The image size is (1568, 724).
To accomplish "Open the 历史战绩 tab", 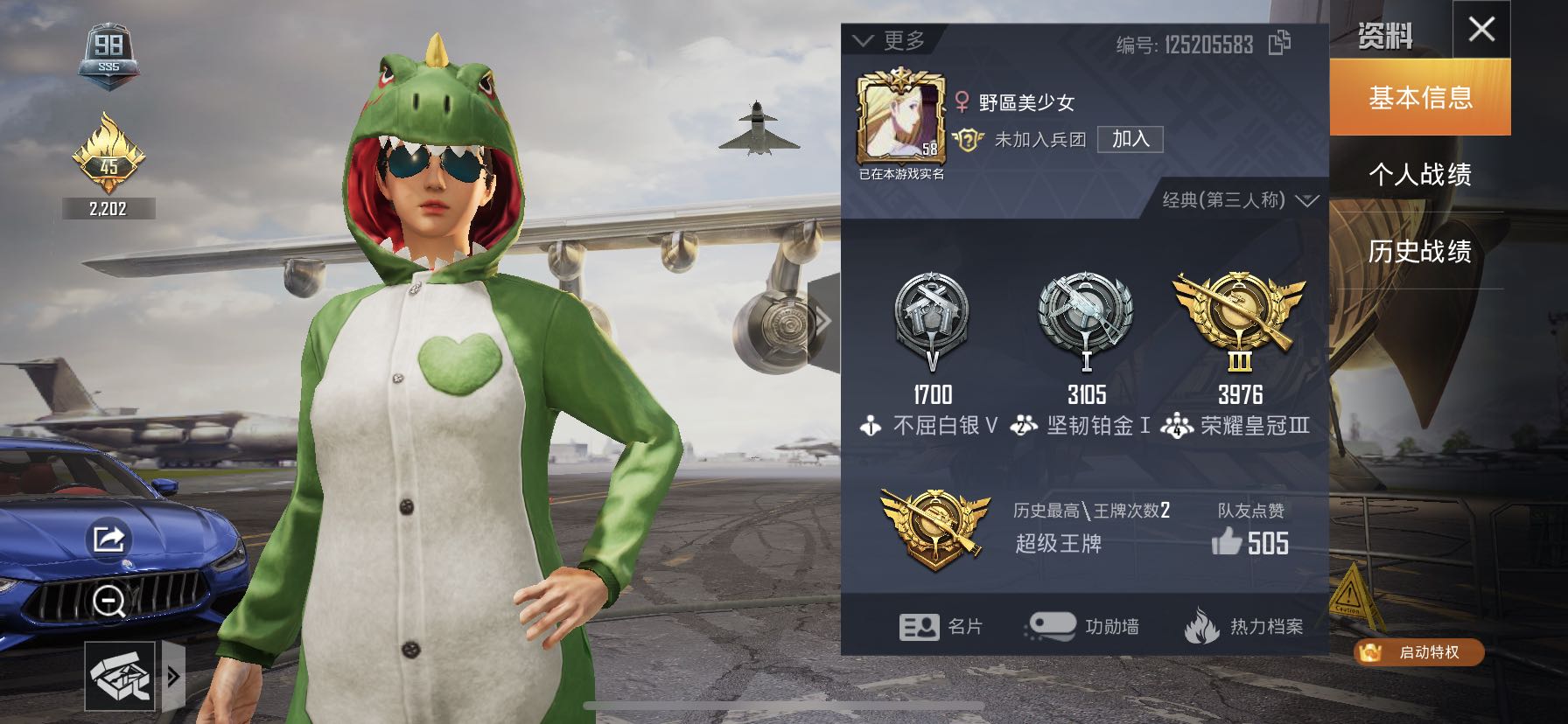I will 1420,252.
